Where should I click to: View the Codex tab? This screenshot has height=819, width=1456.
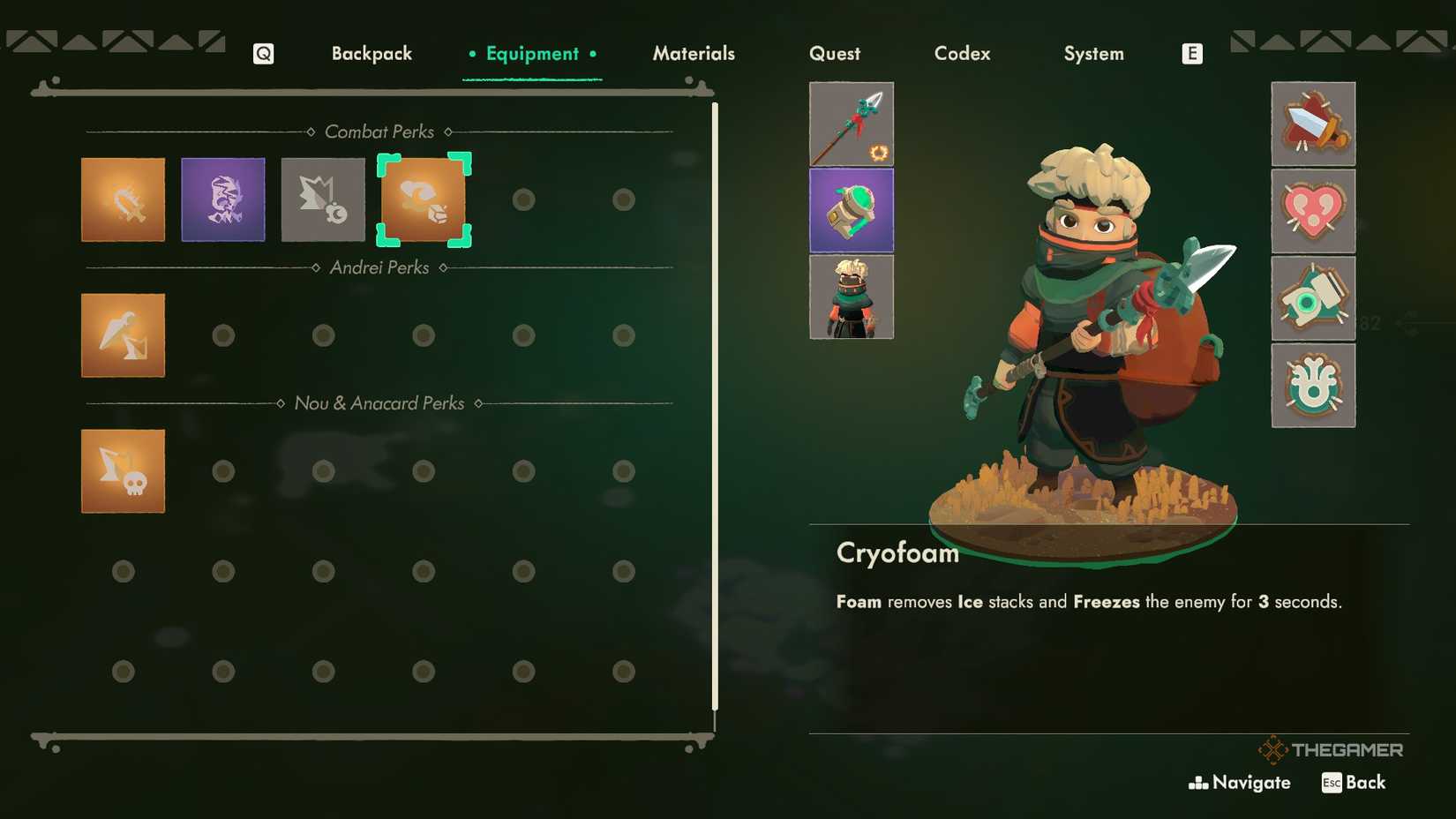[x=962, y=54]
